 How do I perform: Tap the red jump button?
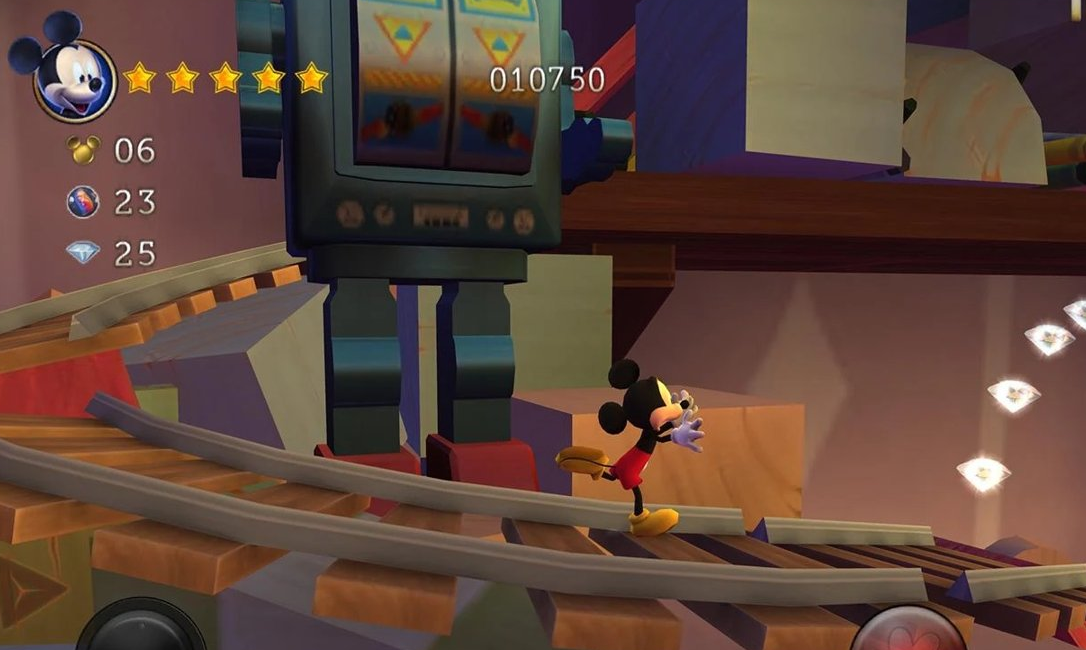pyautogui.click(x=908, y=632)
